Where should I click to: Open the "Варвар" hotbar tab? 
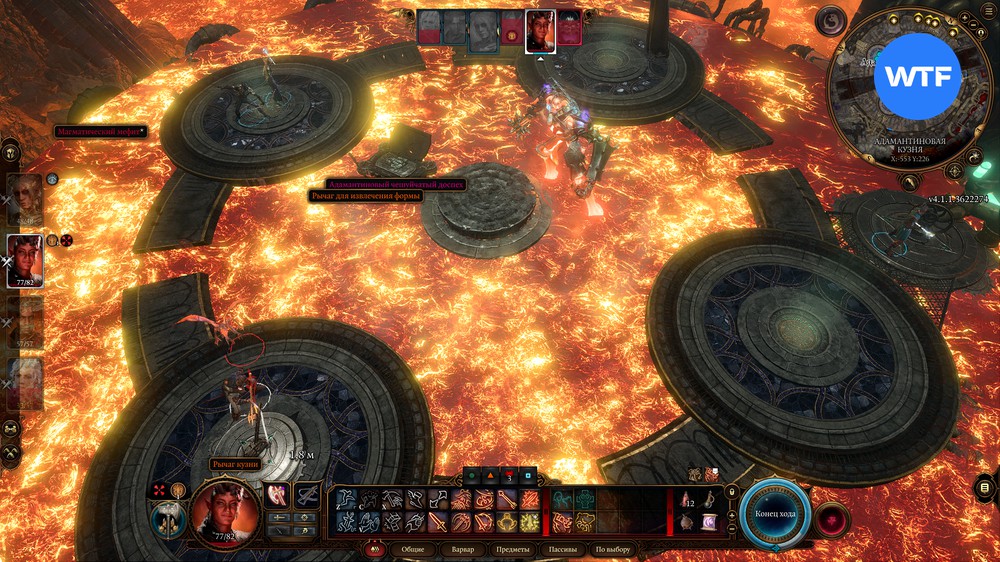[462, 549]
